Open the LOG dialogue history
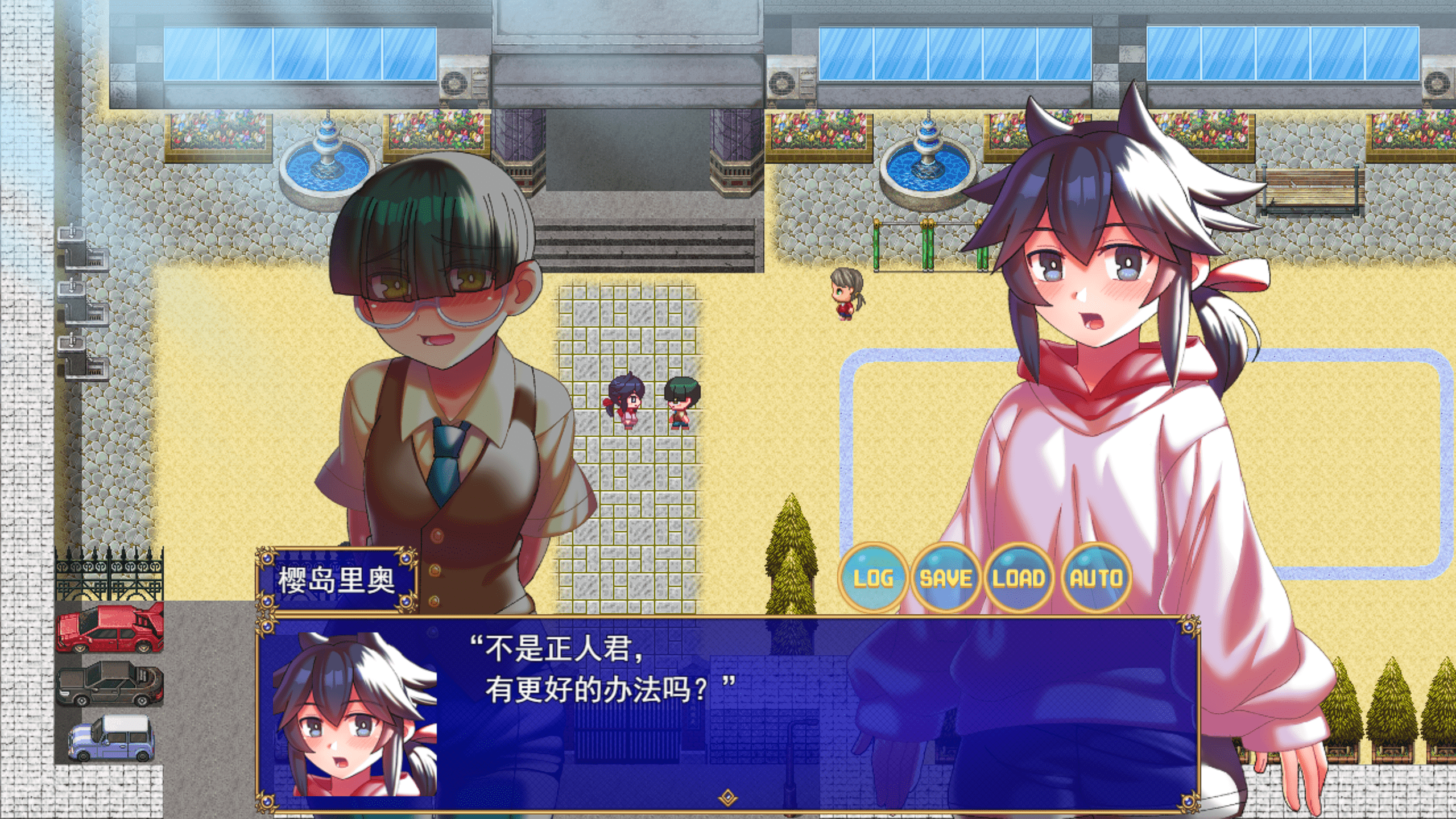Screen dimensions: 1456x819 click(872, 578)
